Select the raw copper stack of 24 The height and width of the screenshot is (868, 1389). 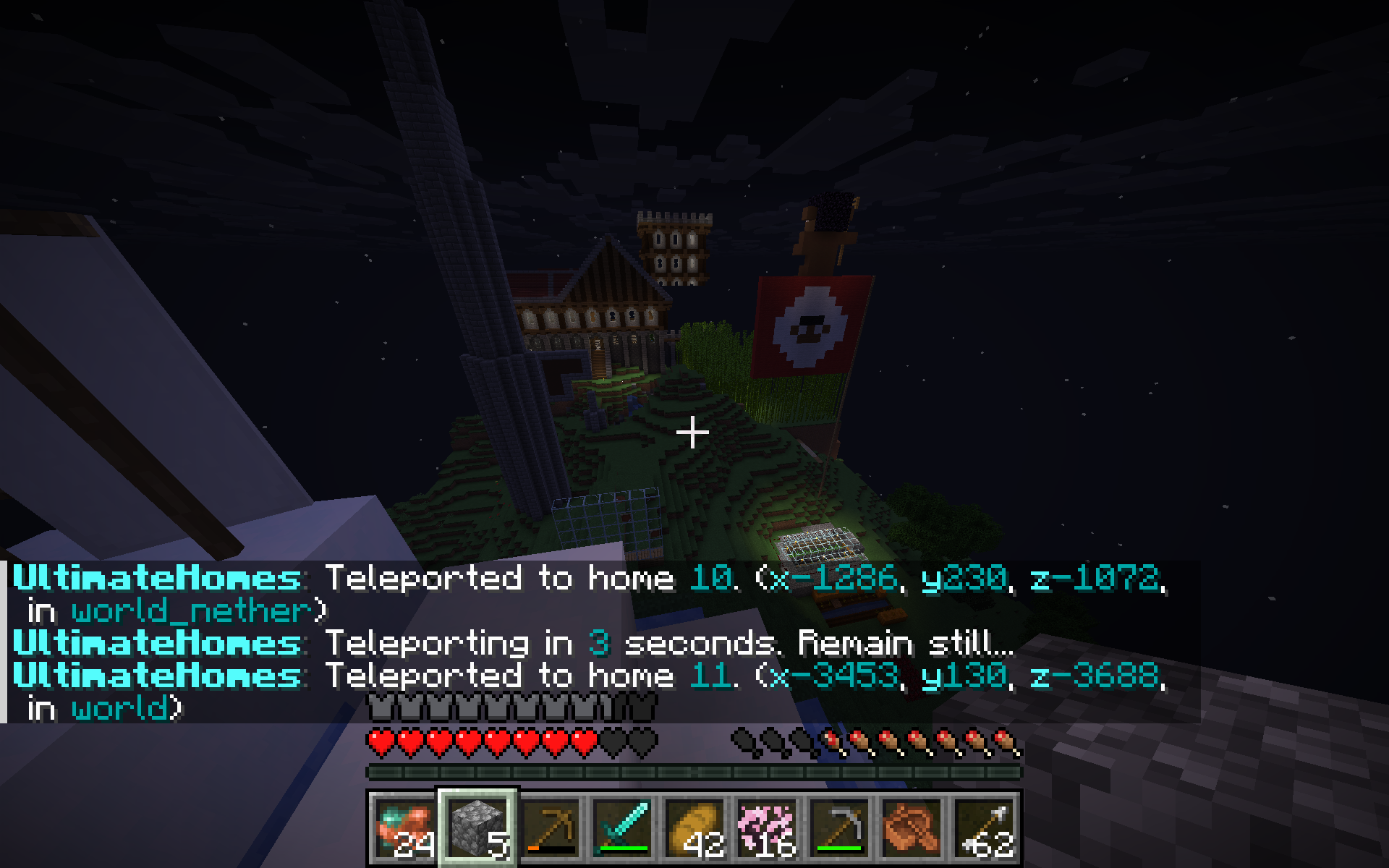pyautogui.click(x=405, y=827)
